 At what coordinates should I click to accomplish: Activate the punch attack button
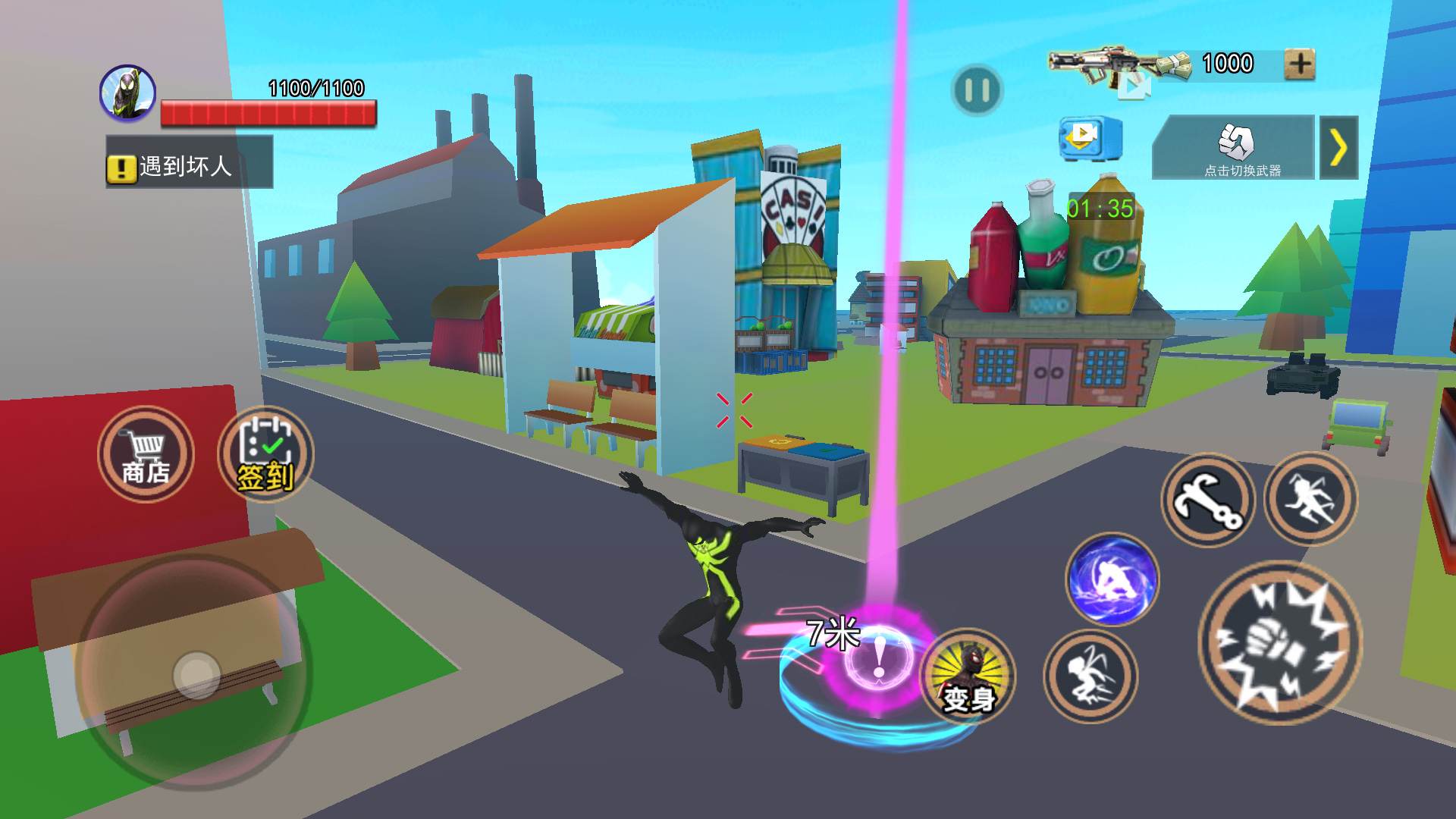[x=1280, y=642]
